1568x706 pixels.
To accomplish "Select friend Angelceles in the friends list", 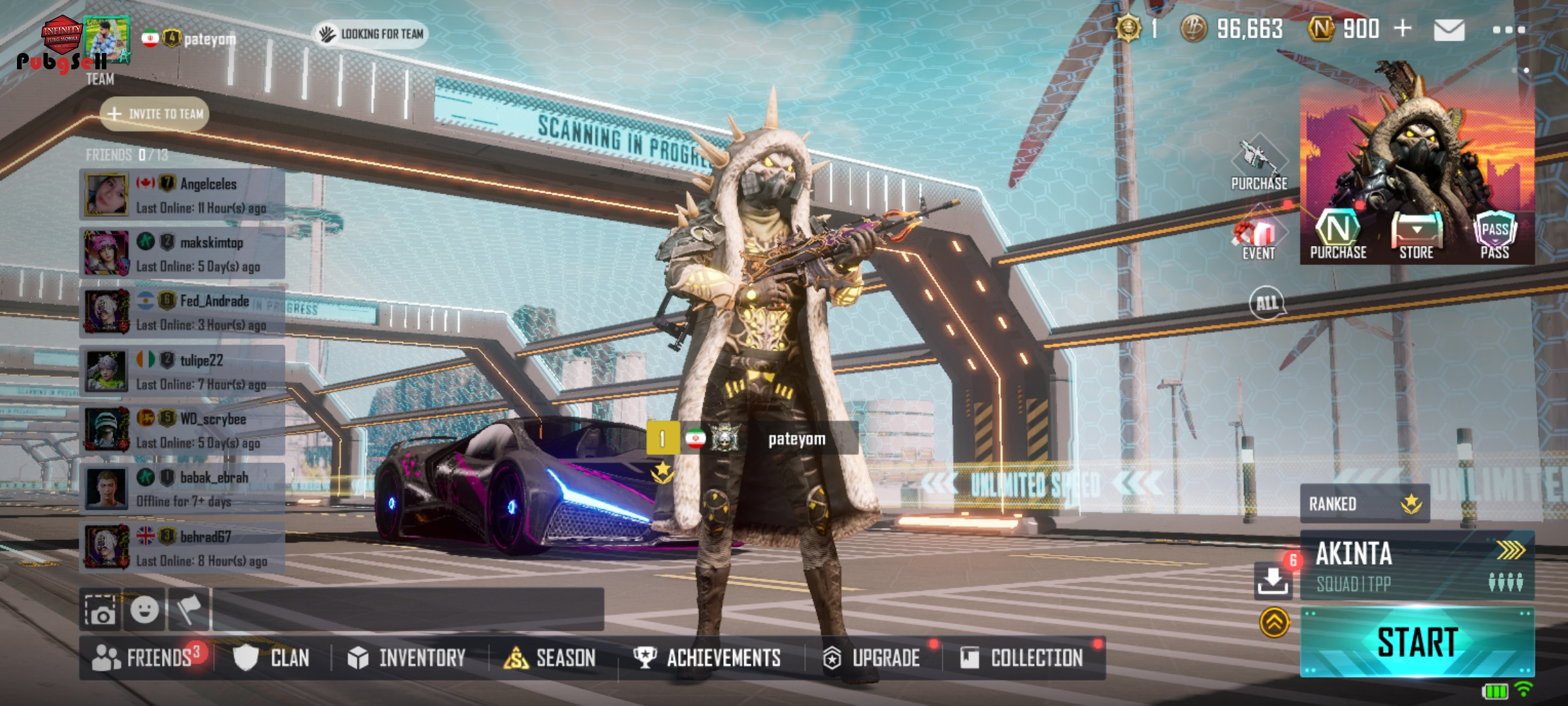I will coord(183,195).
